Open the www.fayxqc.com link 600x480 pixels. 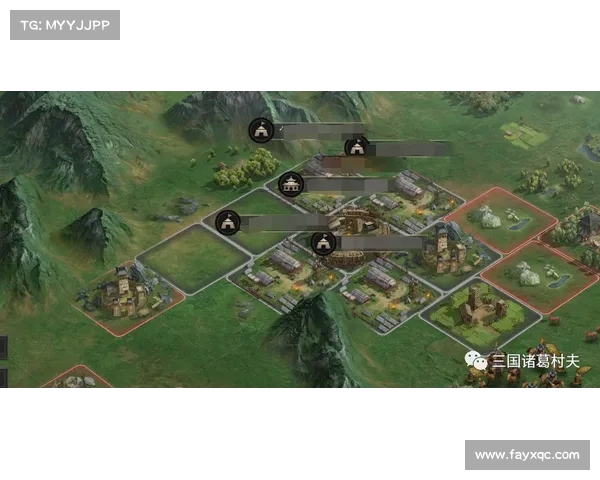click(527, 455)
